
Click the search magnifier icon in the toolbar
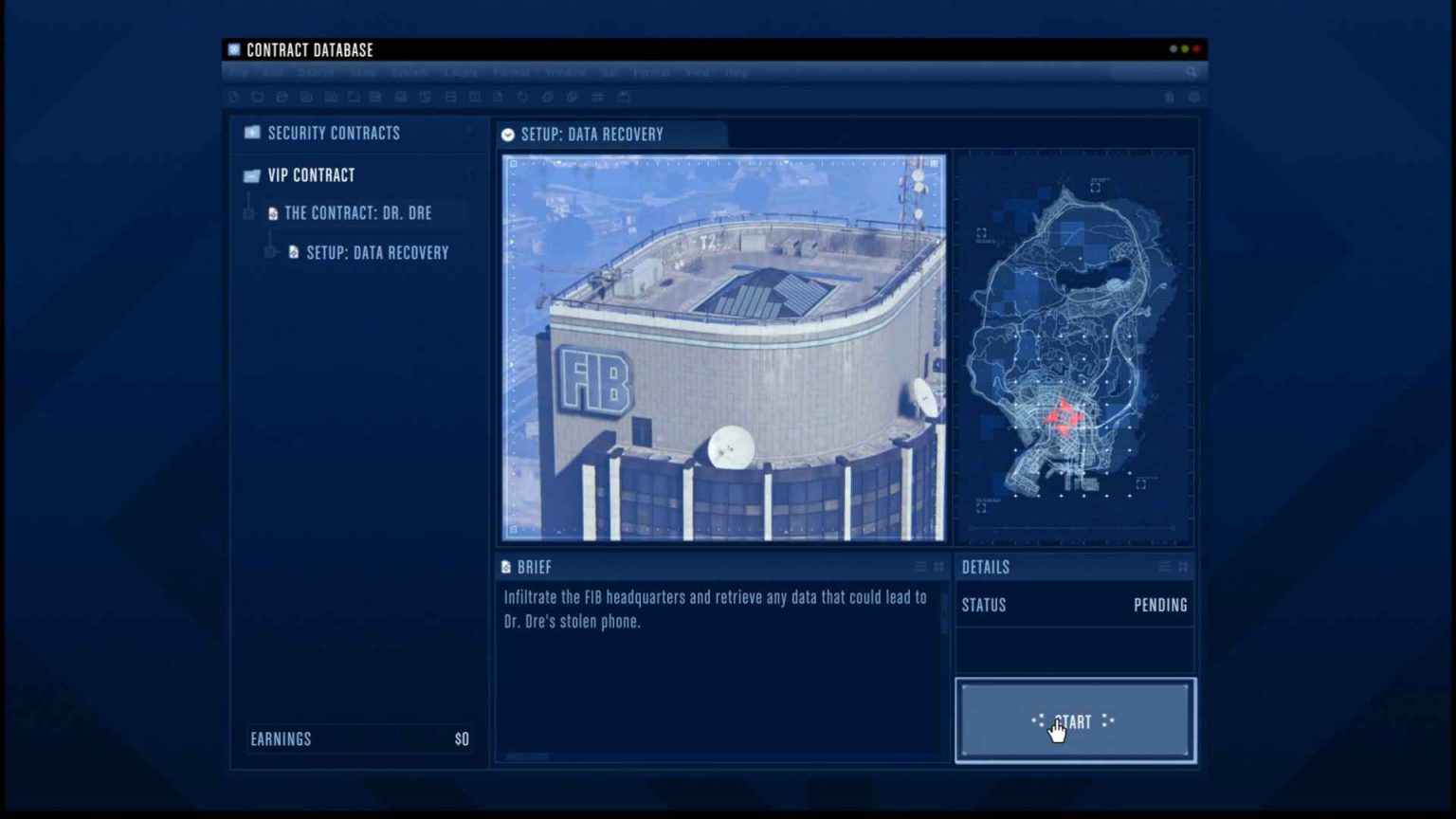(1192, 72)
